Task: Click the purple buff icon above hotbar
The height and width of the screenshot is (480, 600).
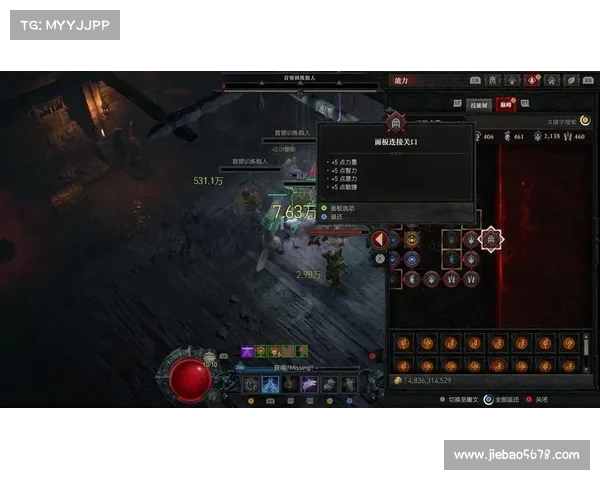Action: 245,351
